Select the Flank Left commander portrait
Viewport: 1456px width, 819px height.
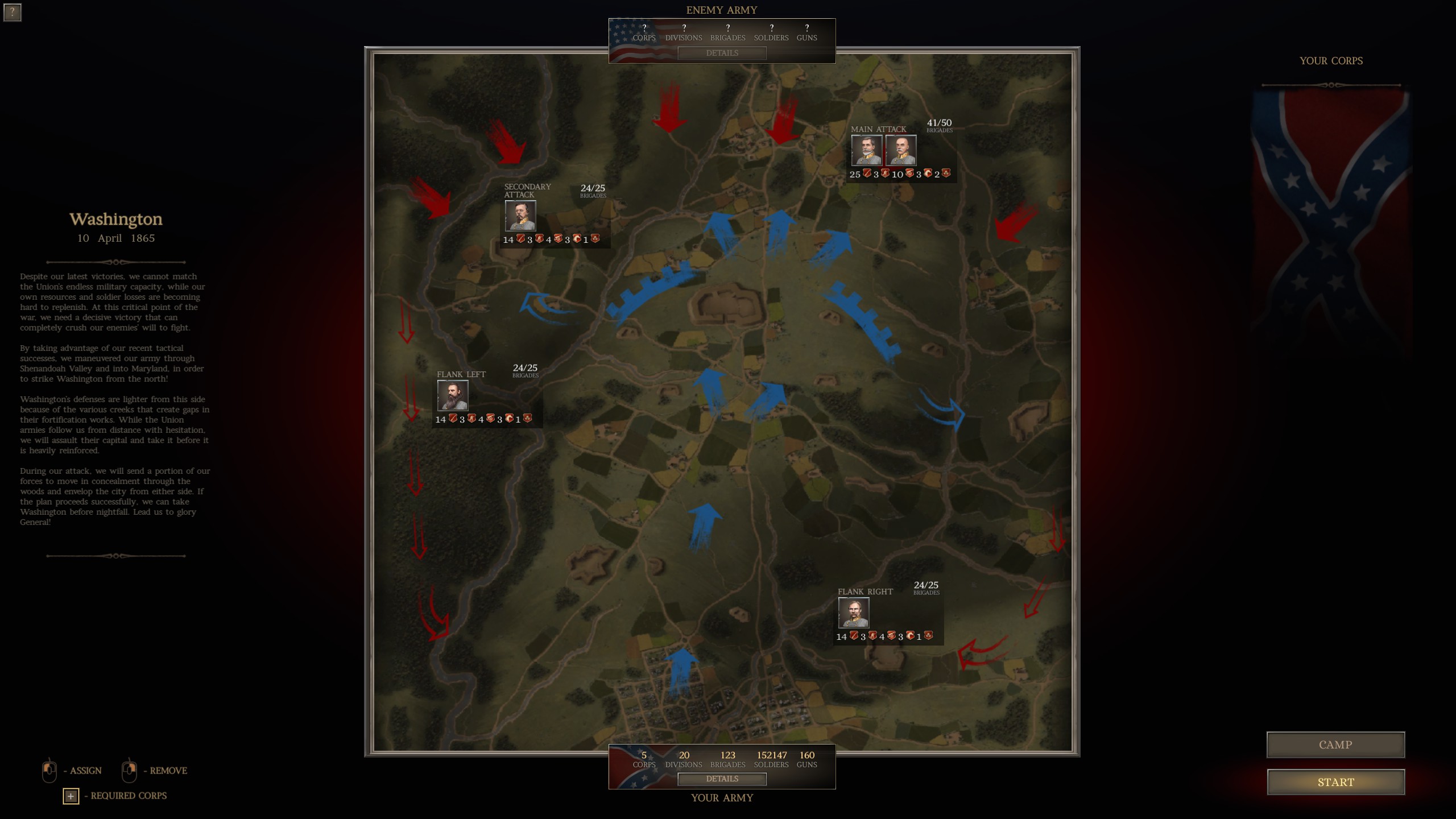pyautogui.click(x=452, y=395)
